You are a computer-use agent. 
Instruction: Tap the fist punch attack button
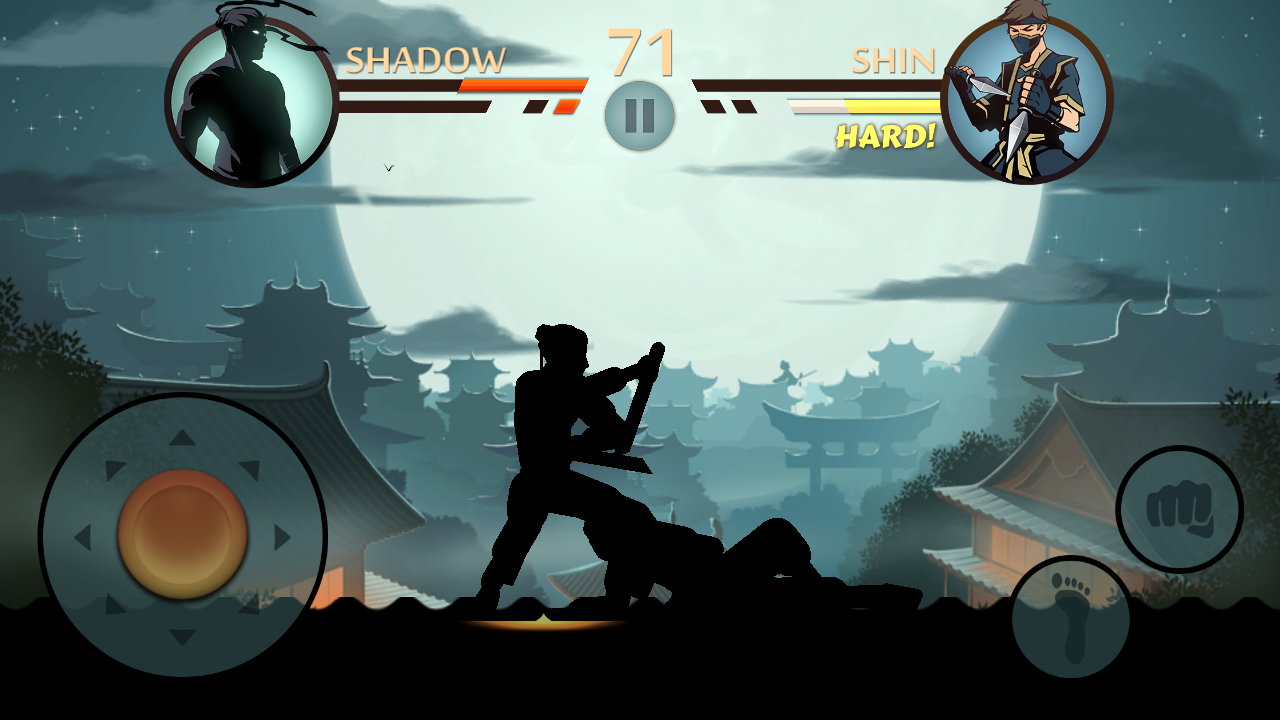[1179, 509]
